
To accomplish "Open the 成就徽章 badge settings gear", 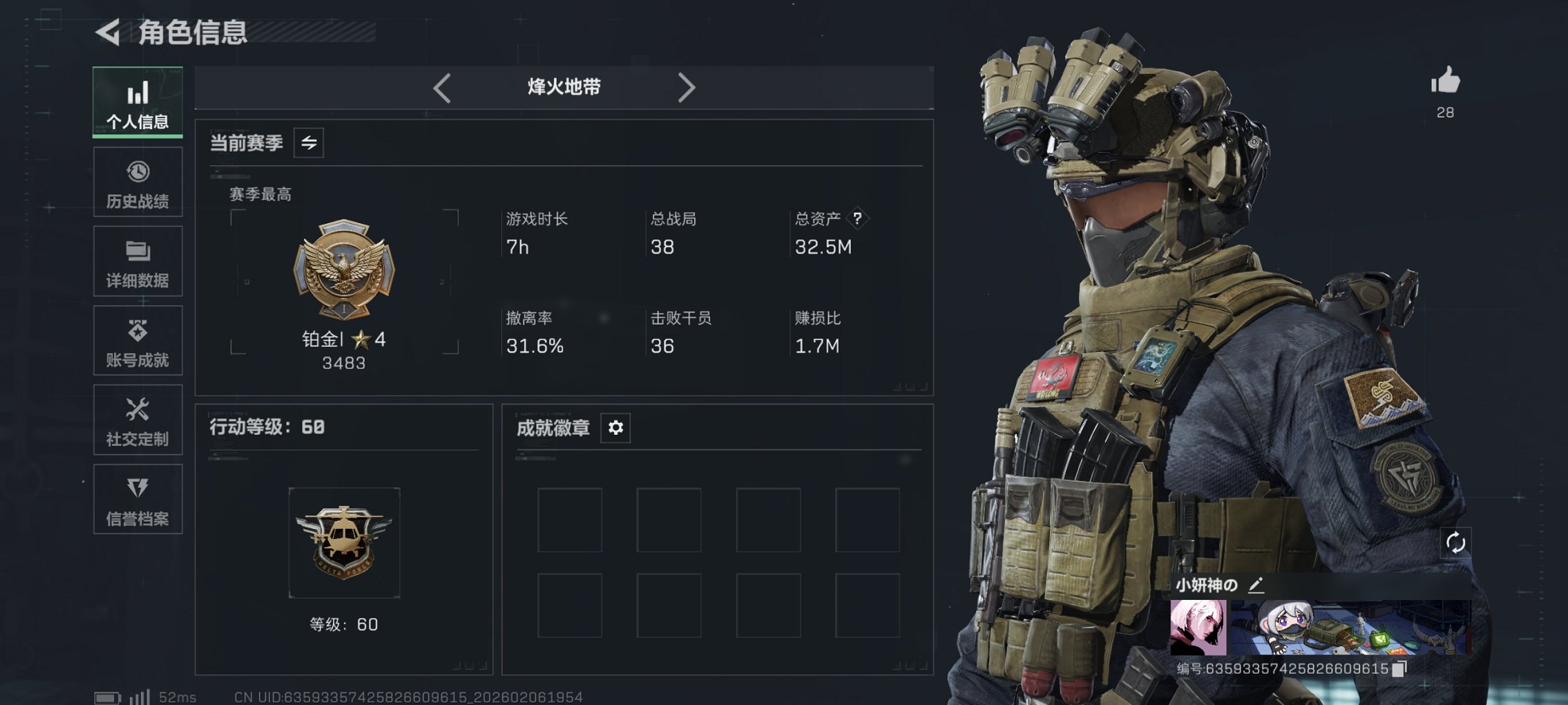I will point(615,428).
